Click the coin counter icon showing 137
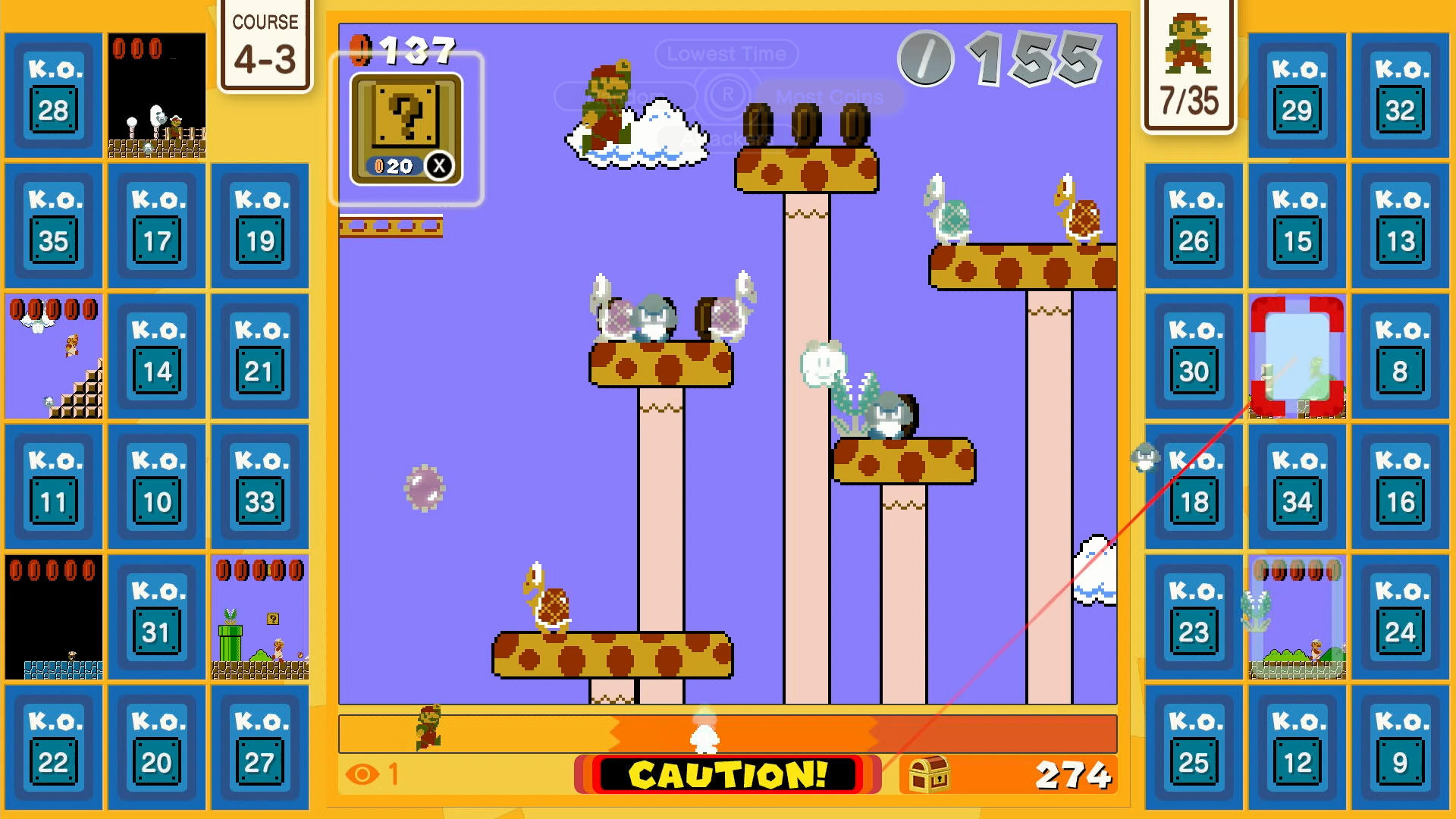1456x819 pixels. [x=362, y=51]
